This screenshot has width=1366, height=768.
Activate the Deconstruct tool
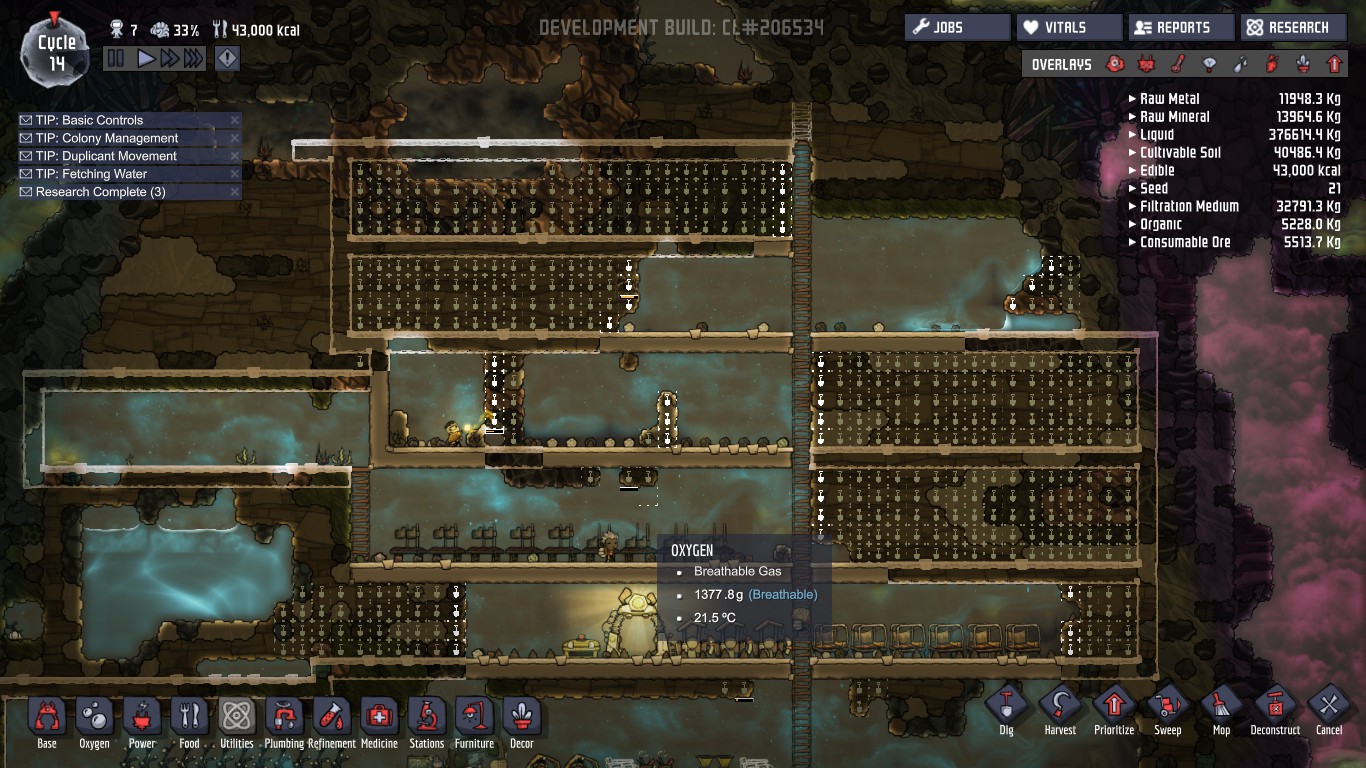(x=1275, y=711)
